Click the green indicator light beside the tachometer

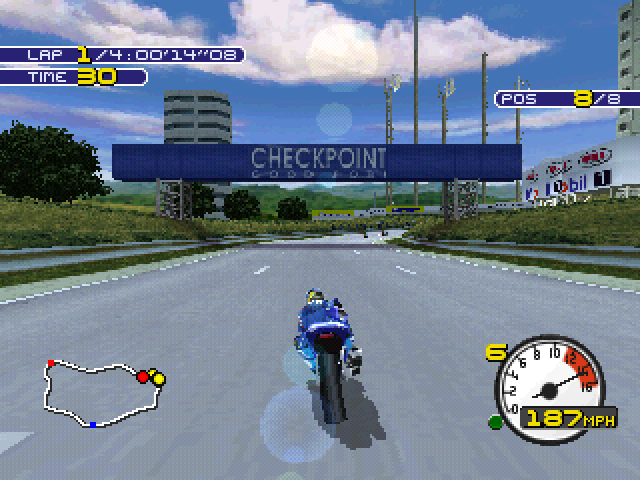(x=494, y=421)
